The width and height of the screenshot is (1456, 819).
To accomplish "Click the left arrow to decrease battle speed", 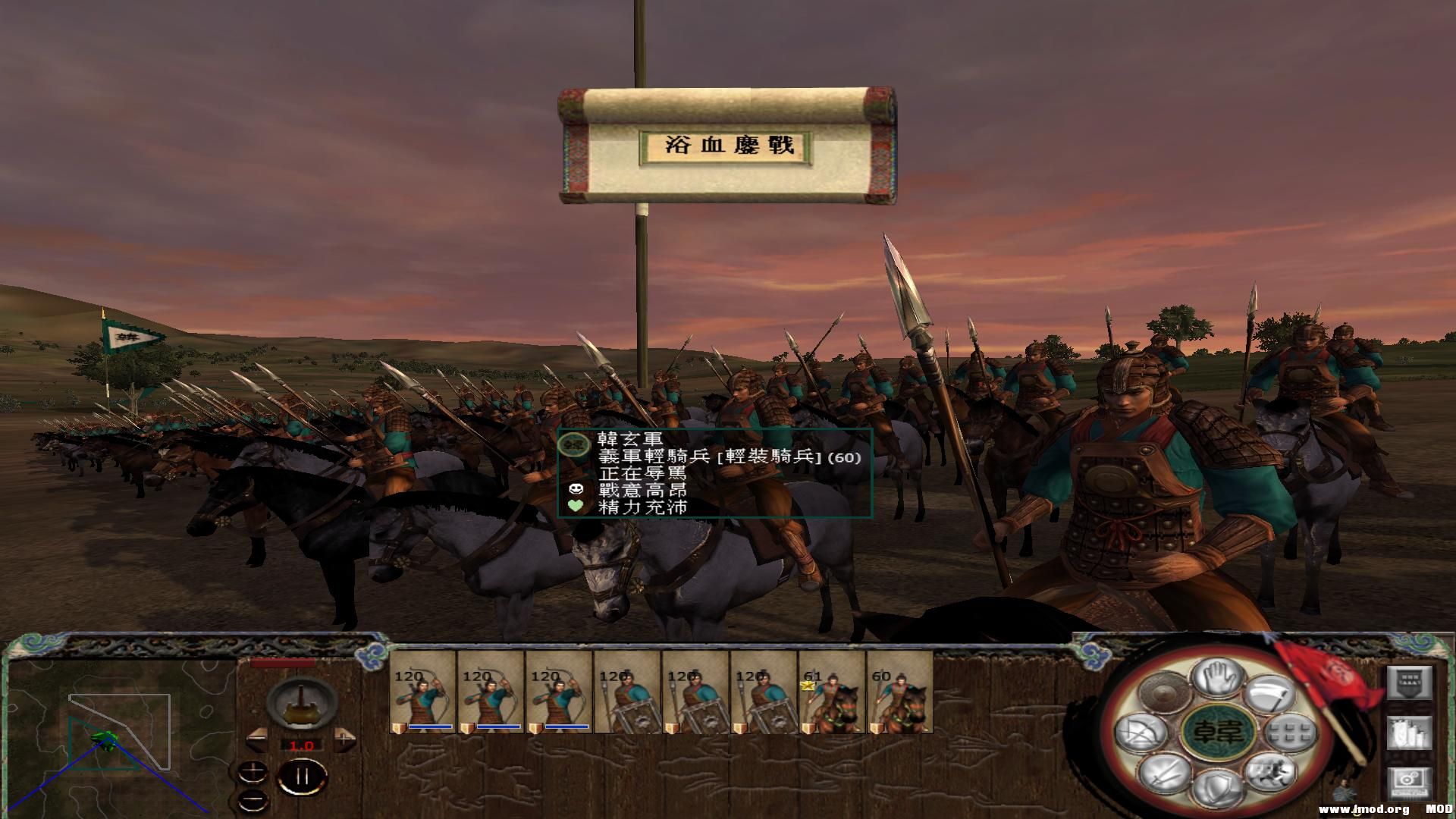I will tap(257, 739).
